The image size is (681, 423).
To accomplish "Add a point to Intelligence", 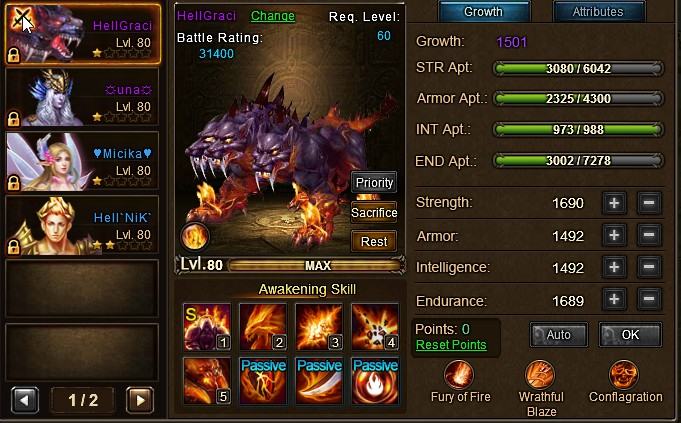I will pyautogui.click(x=614, y=268).
